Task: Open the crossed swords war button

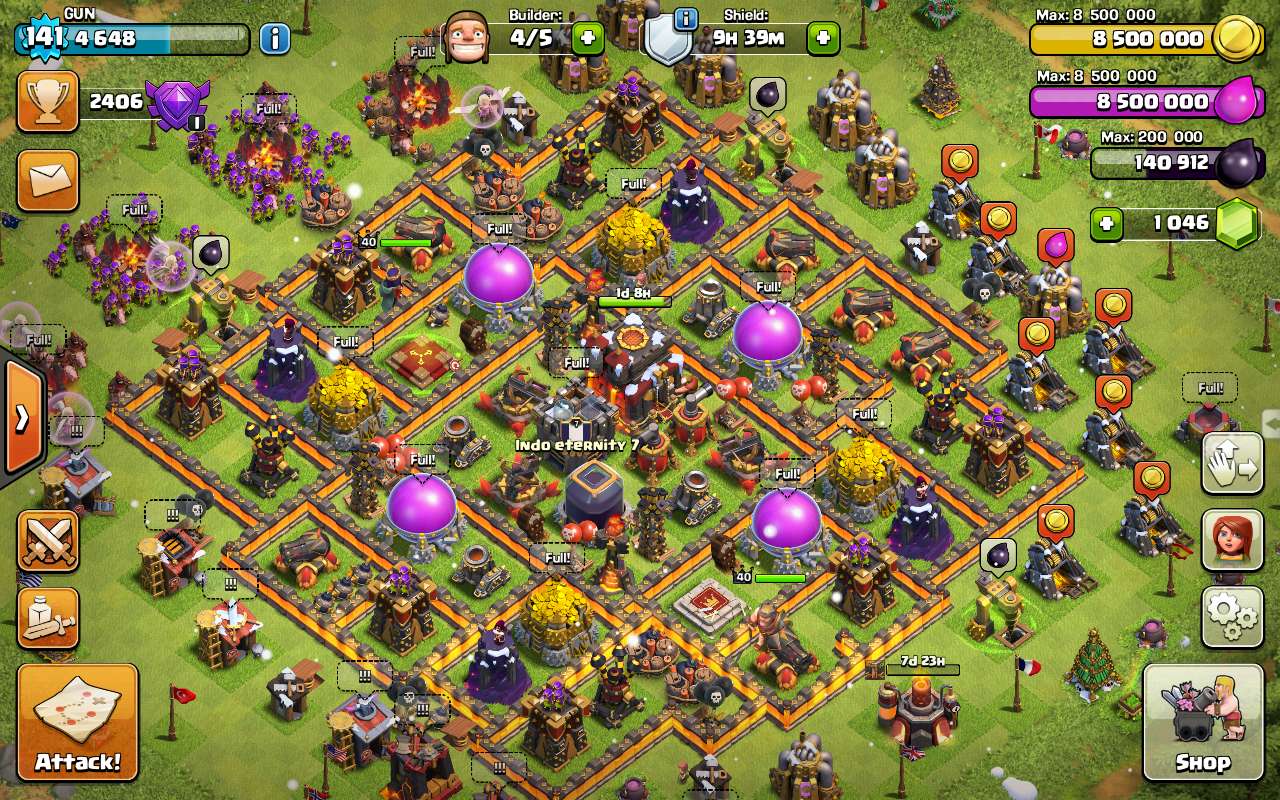Action: tap(47, 541)
